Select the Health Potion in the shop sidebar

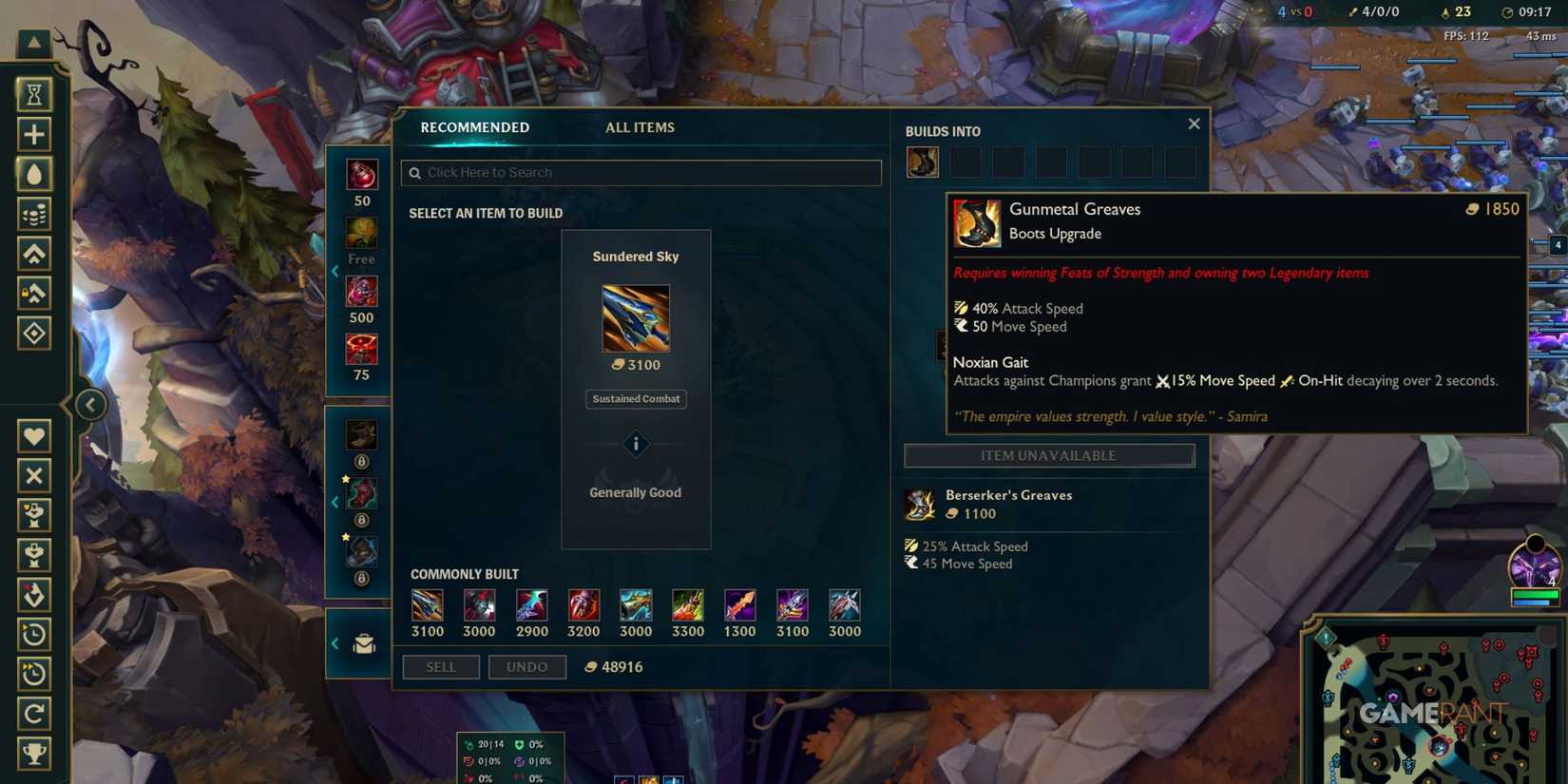tap(361, 176)
